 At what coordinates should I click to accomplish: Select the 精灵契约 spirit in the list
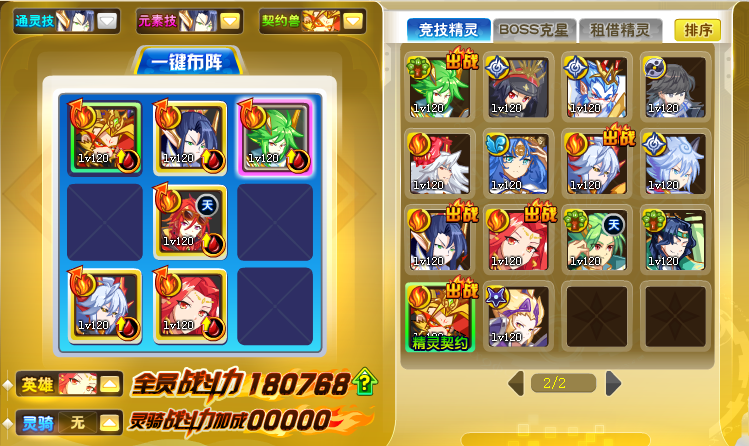439,317
